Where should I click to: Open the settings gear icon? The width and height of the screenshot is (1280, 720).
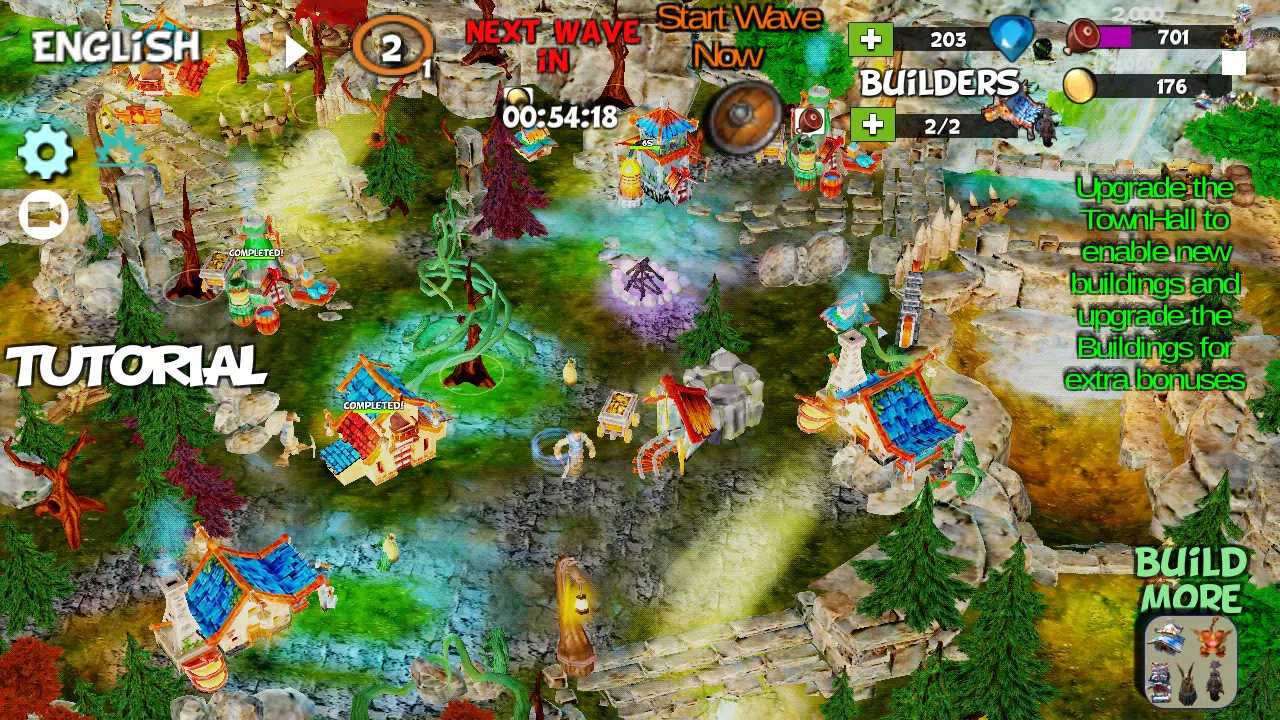point(45,153)
